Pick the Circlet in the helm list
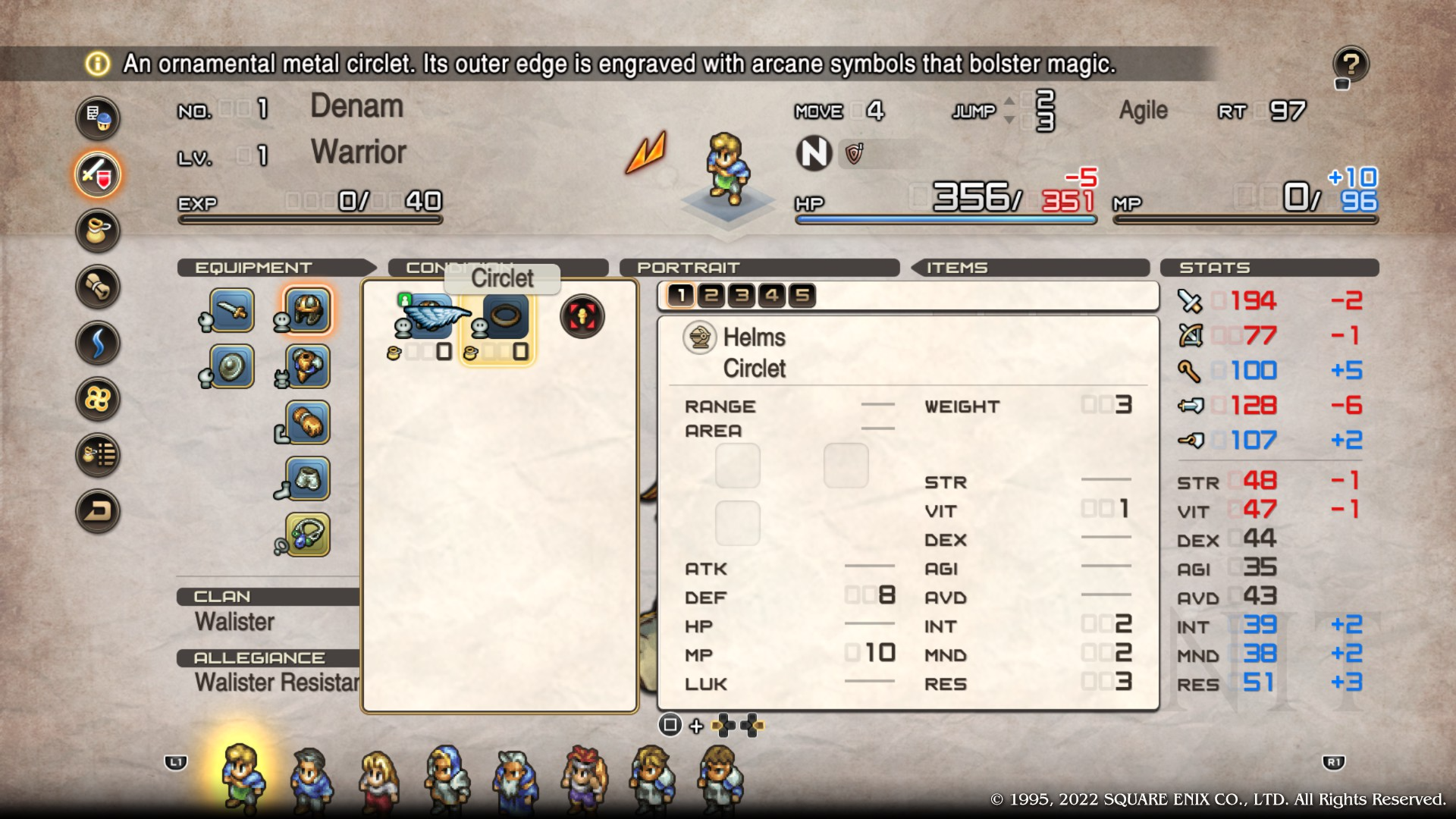 pos(505,317)
